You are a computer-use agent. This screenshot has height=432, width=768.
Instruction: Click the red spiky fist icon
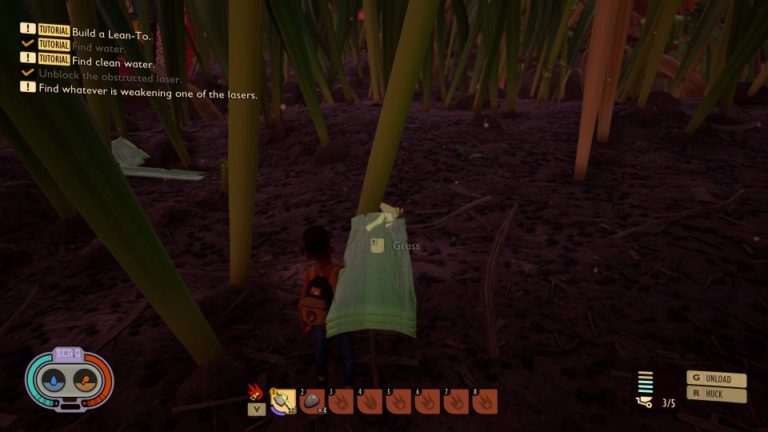(x=256, y=390)
